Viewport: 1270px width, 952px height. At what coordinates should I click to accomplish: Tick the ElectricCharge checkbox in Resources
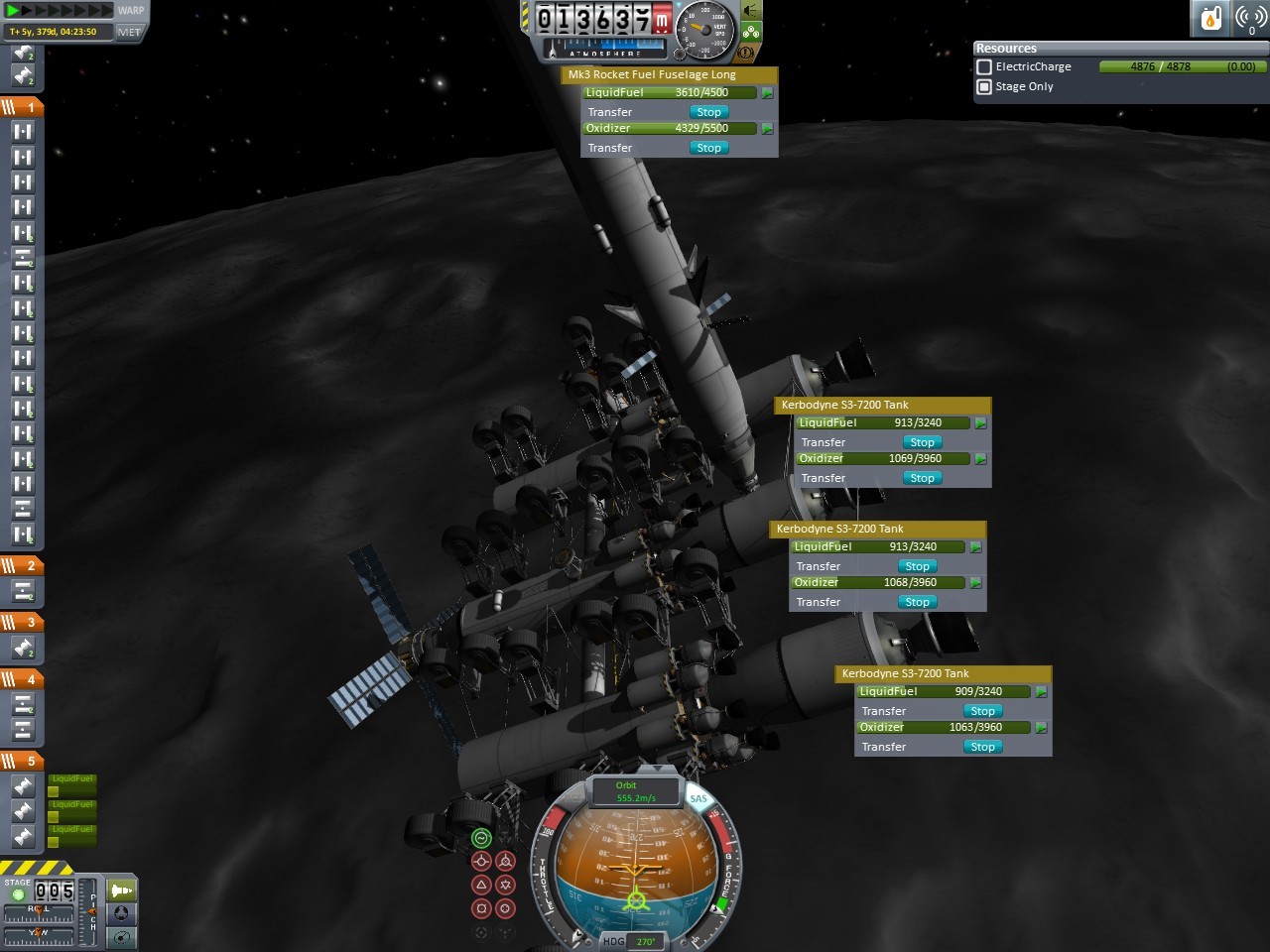984,66
